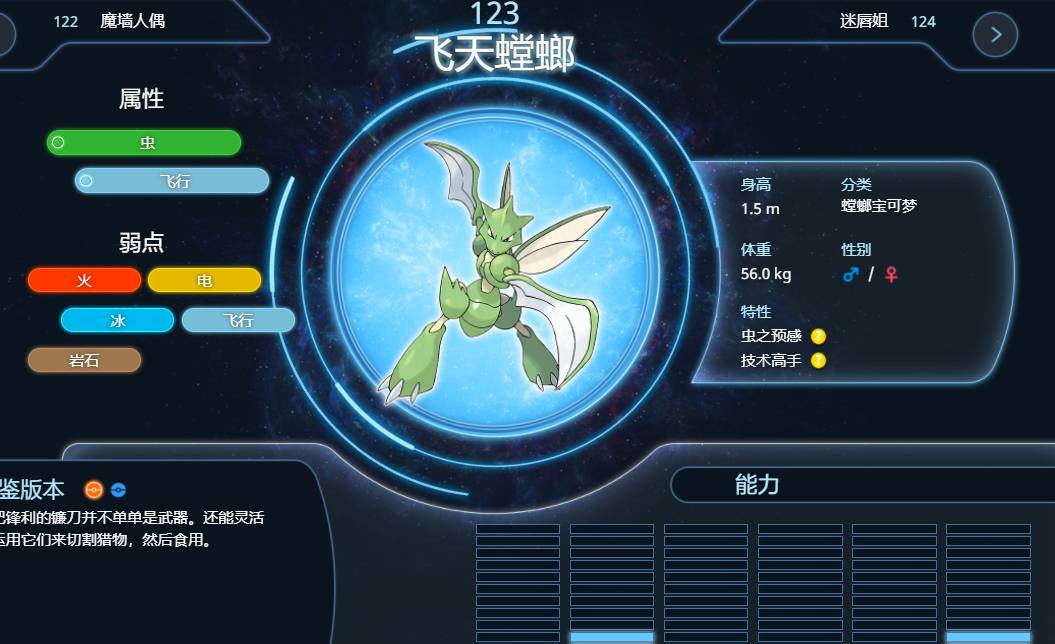Click the 冰 weakness badge
Image resolution: width=1055 pixels, height=644 pixels.
point(117,321)
